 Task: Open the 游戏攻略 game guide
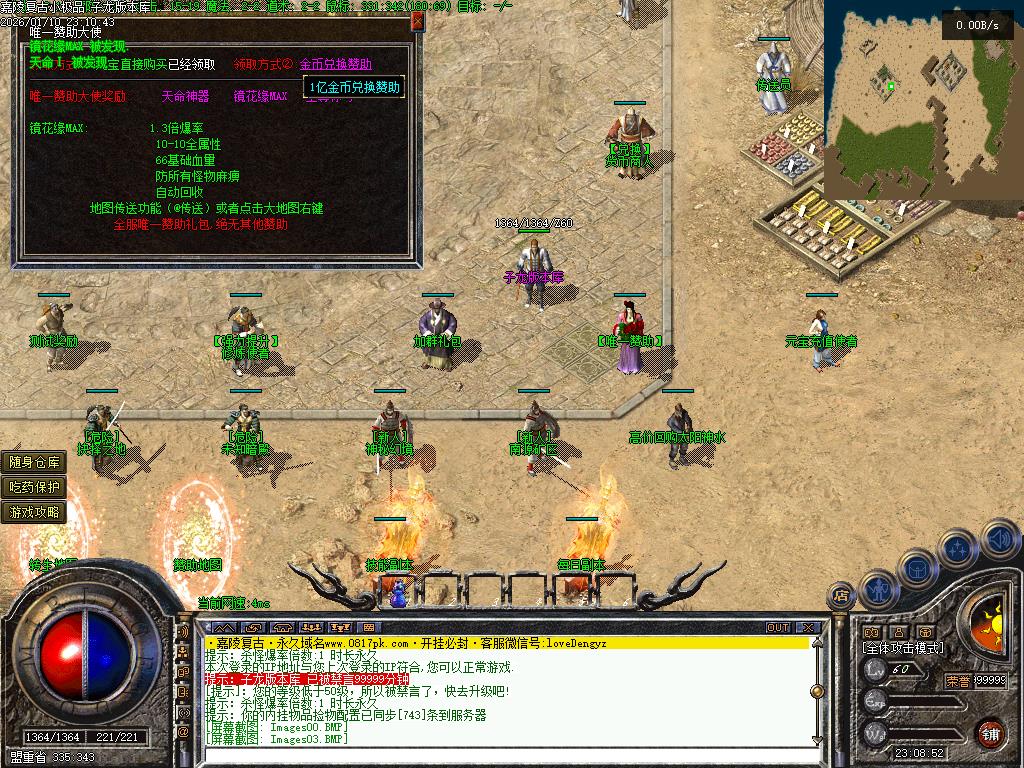[x=35, y=512]
